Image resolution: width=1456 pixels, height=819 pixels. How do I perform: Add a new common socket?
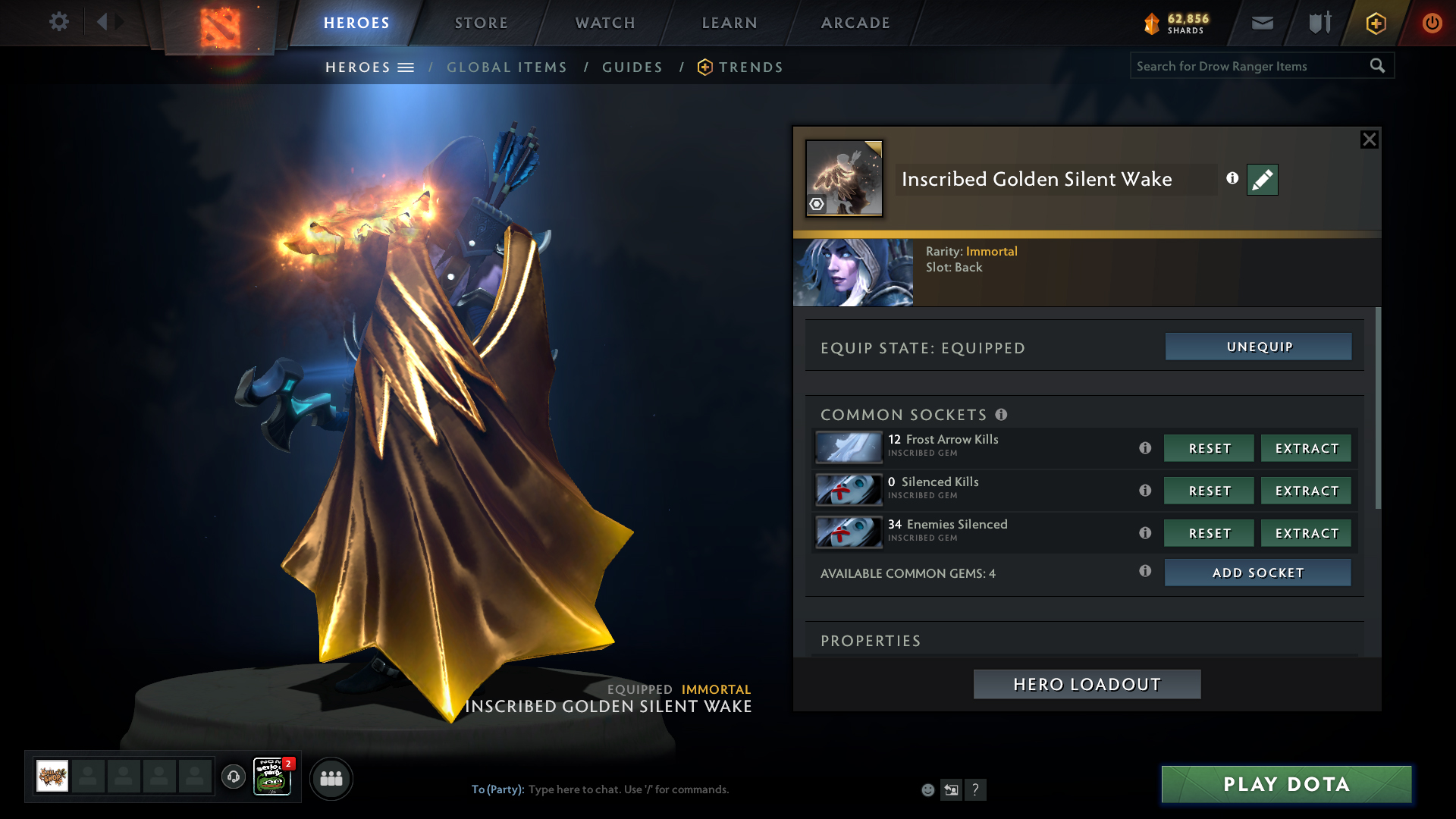[x=1257, y=573]
